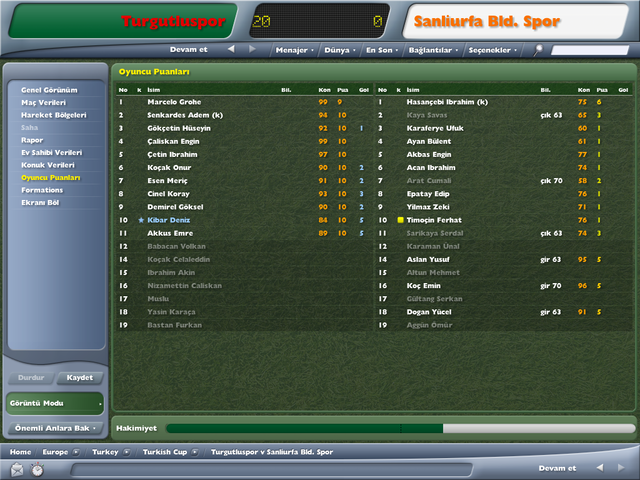Select Maç Verileri in the sidebar
The width and height of the screenshot is (640, 480).
pyautogui.click(x=45, y=103)
